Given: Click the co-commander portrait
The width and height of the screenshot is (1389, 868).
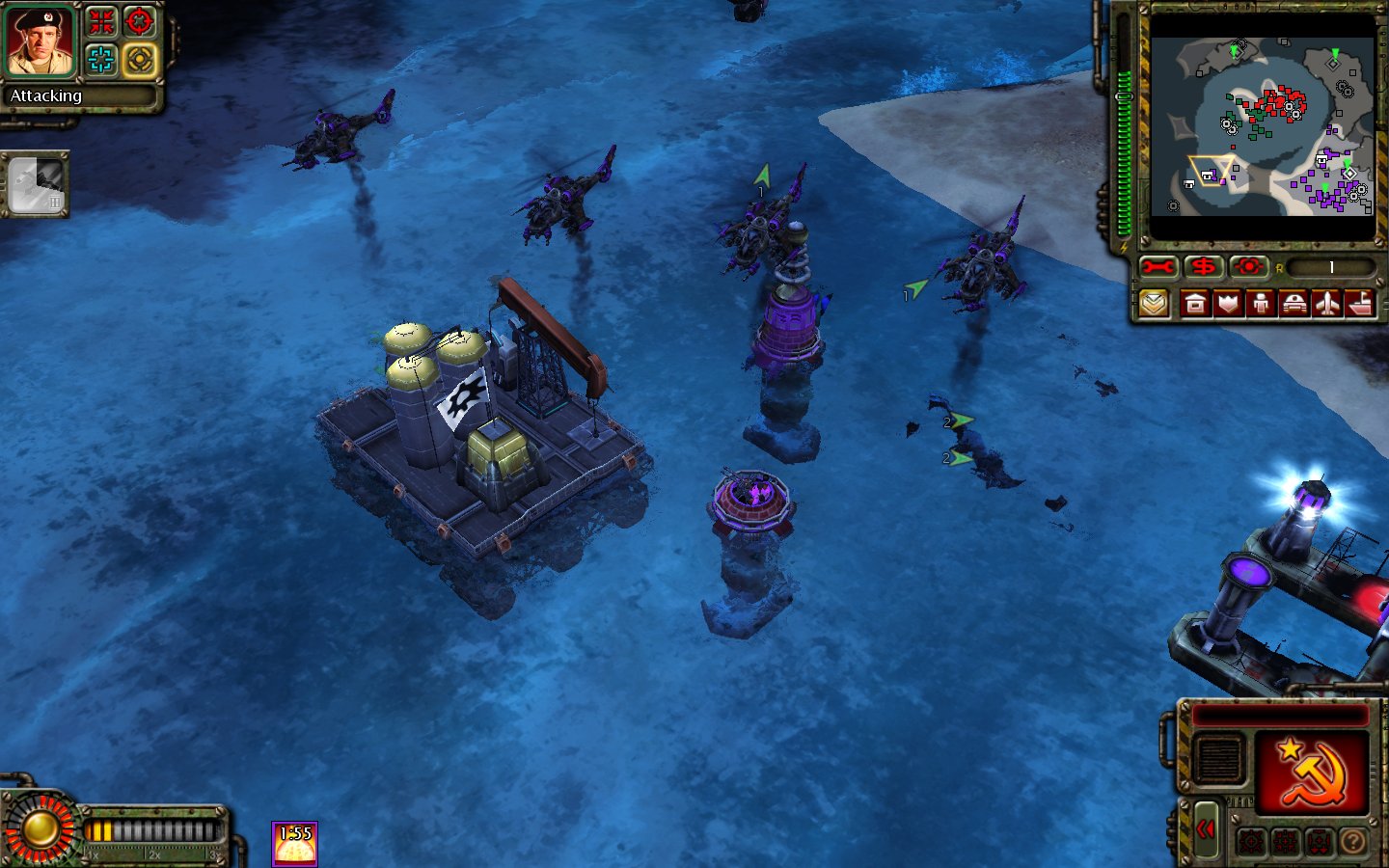Looking at the screenshot, I should point(40,42).
